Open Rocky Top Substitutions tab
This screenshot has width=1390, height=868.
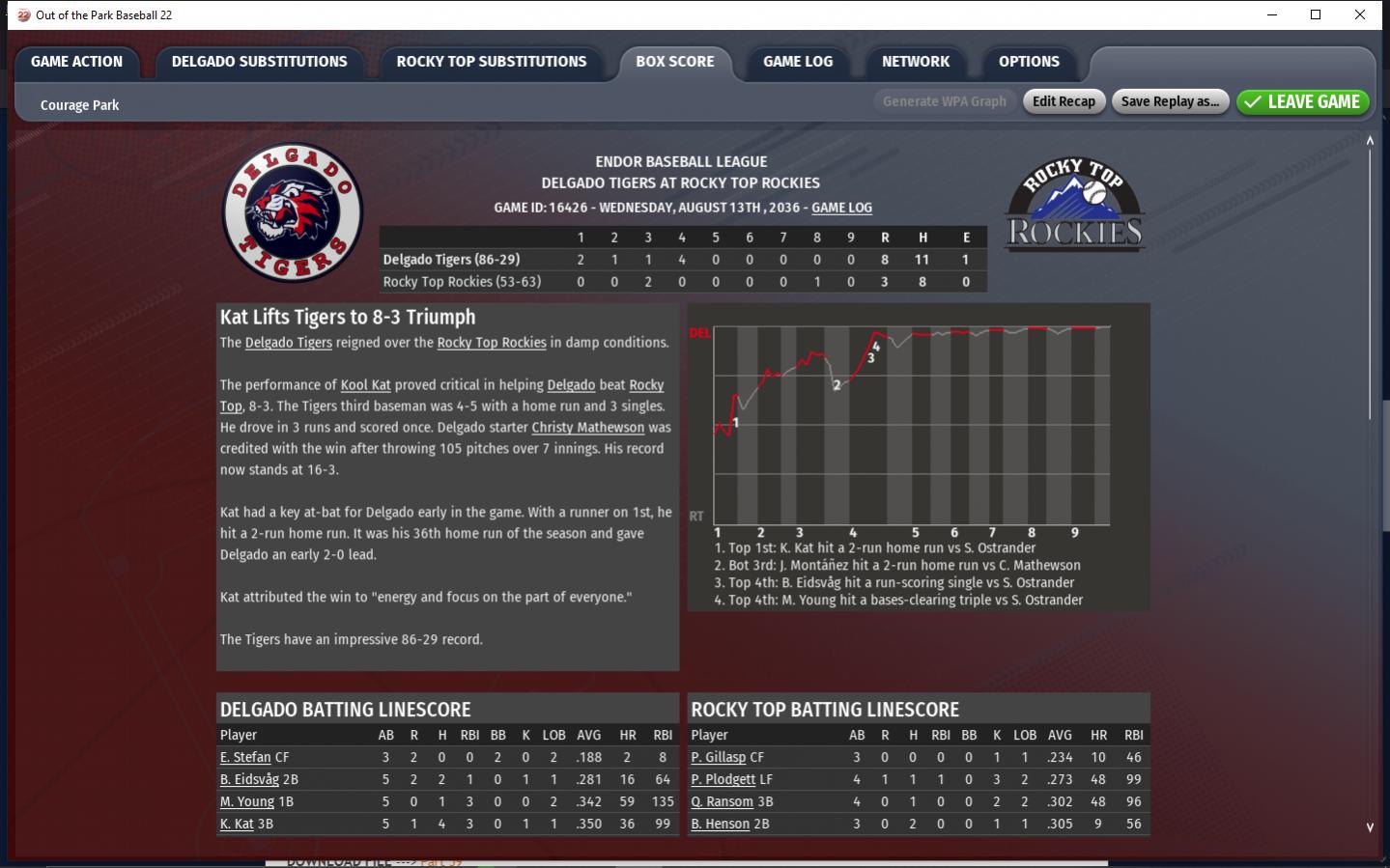pyautogui.click(x=491, y=62)
